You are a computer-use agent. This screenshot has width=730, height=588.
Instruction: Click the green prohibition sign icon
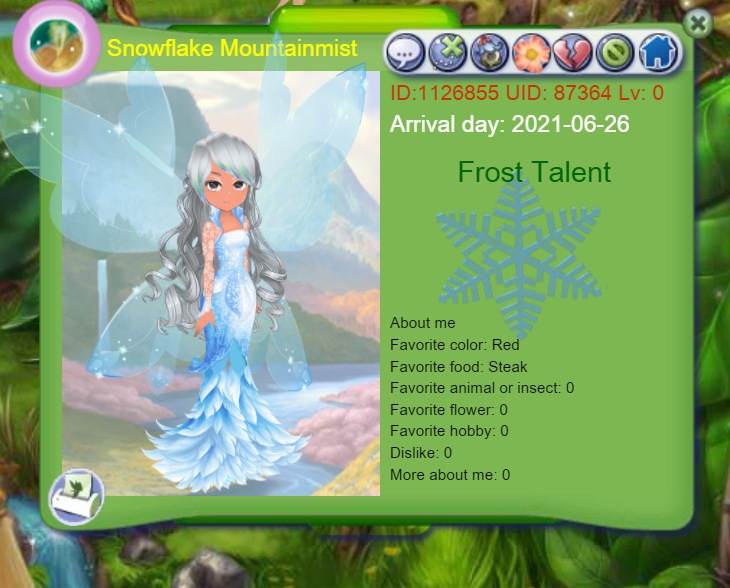[615, 53]
